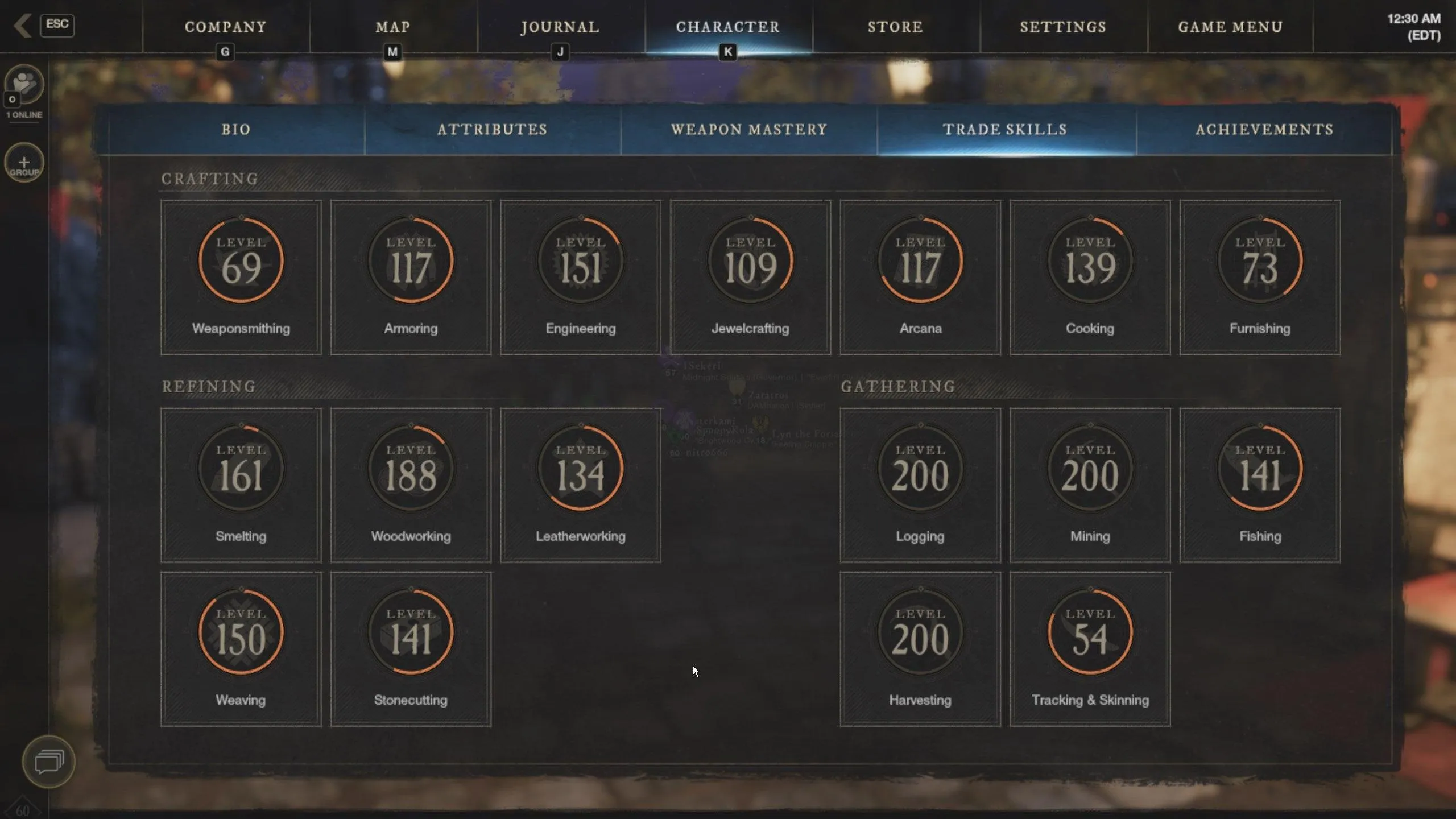Open the Game Menu
Screen dimensions: 1456x819
pyautogui.click(x=1230, y=27)
